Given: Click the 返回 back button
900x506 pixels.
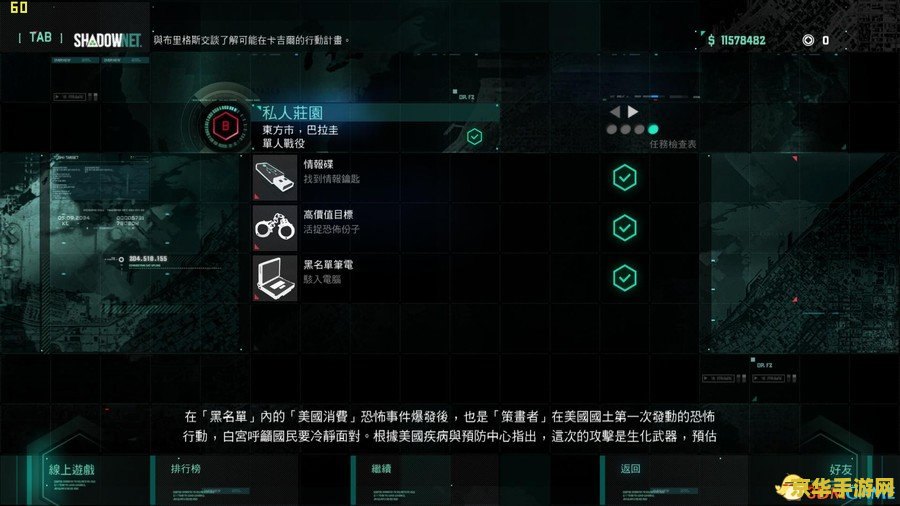Looking at the screenshot, I should (x=629, y=469).
